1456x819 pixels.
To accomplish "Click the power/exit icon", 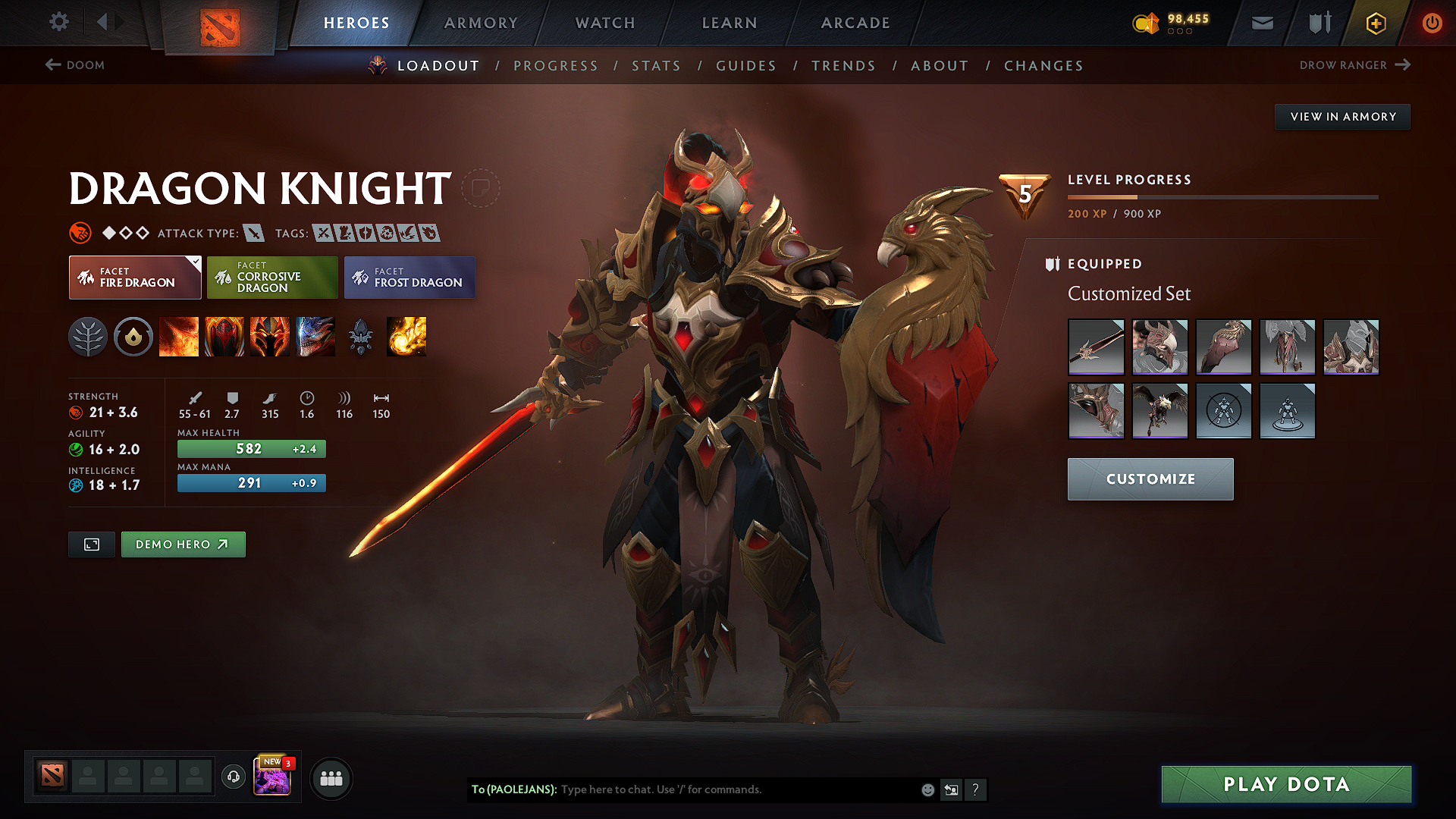I will (1432, 23).
